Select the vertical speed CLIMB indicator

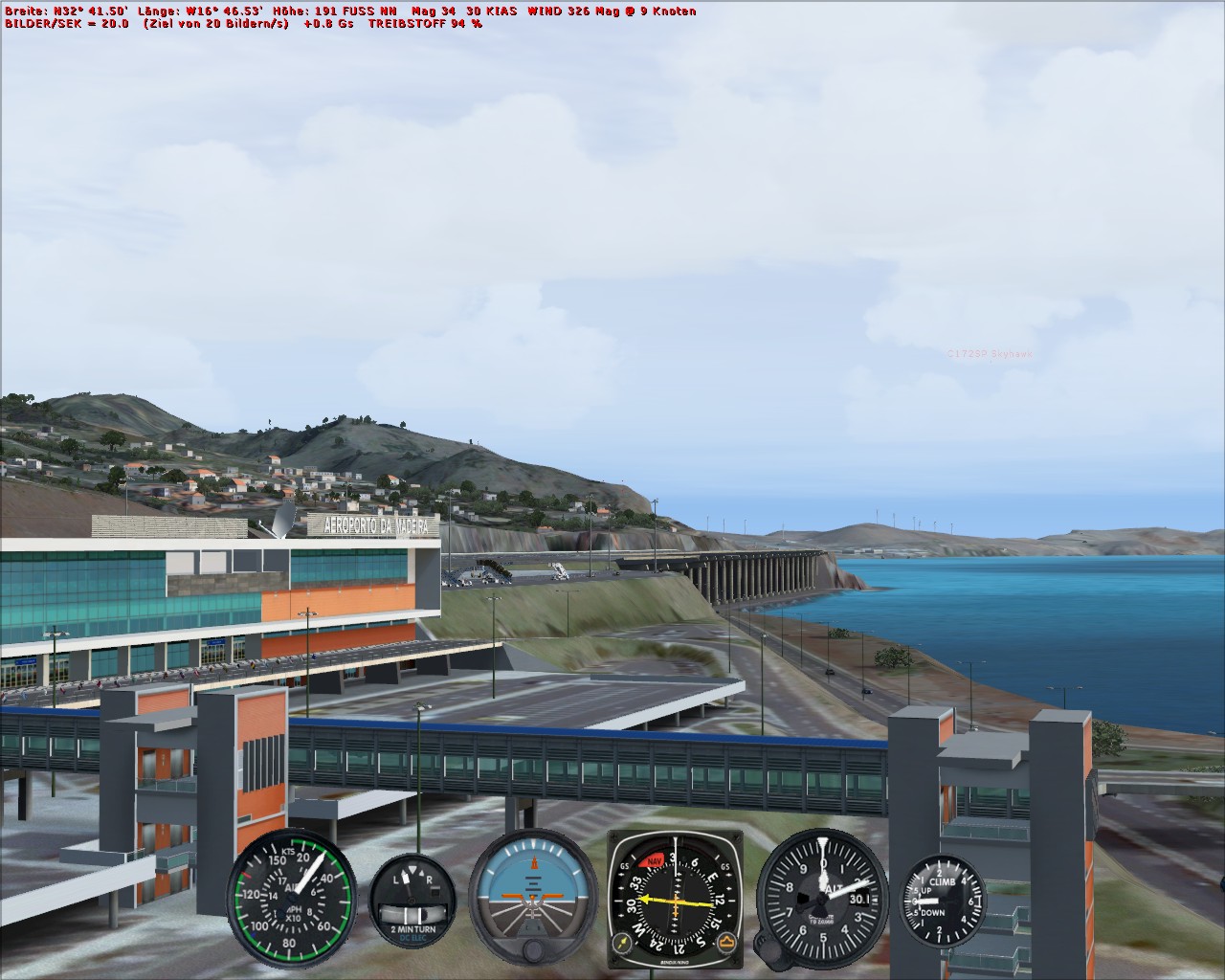pyautogui.click(x=944, y=901)
